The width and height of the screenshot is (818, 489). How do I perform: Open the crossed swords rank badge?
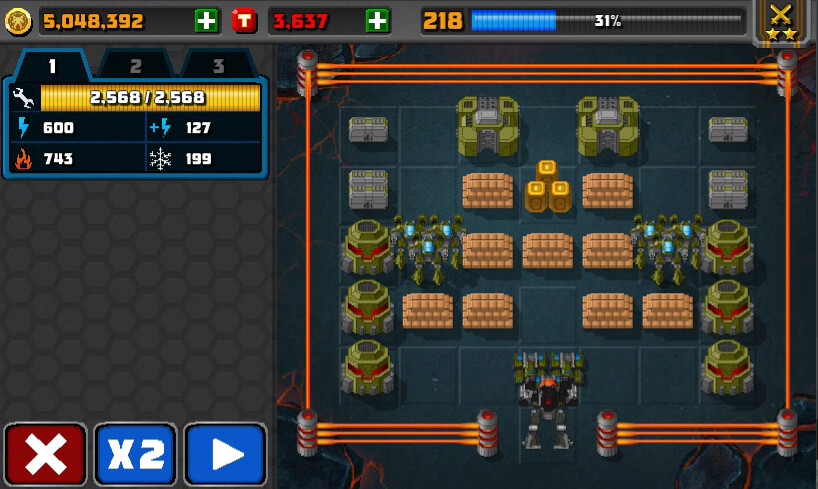point(781,22)
